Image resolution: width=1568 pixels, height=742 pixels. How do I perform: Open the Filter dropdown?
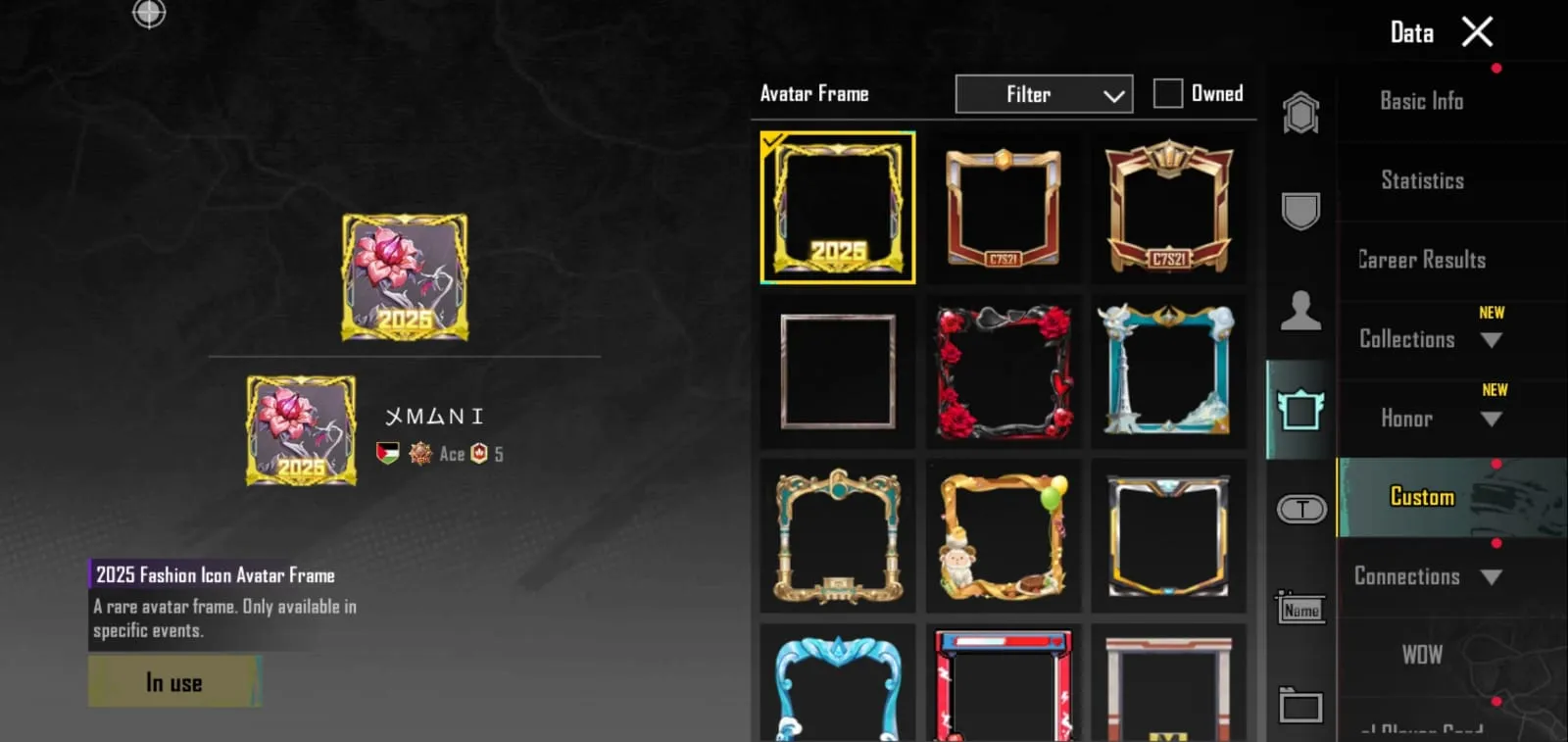click(x=1043, y=93)
